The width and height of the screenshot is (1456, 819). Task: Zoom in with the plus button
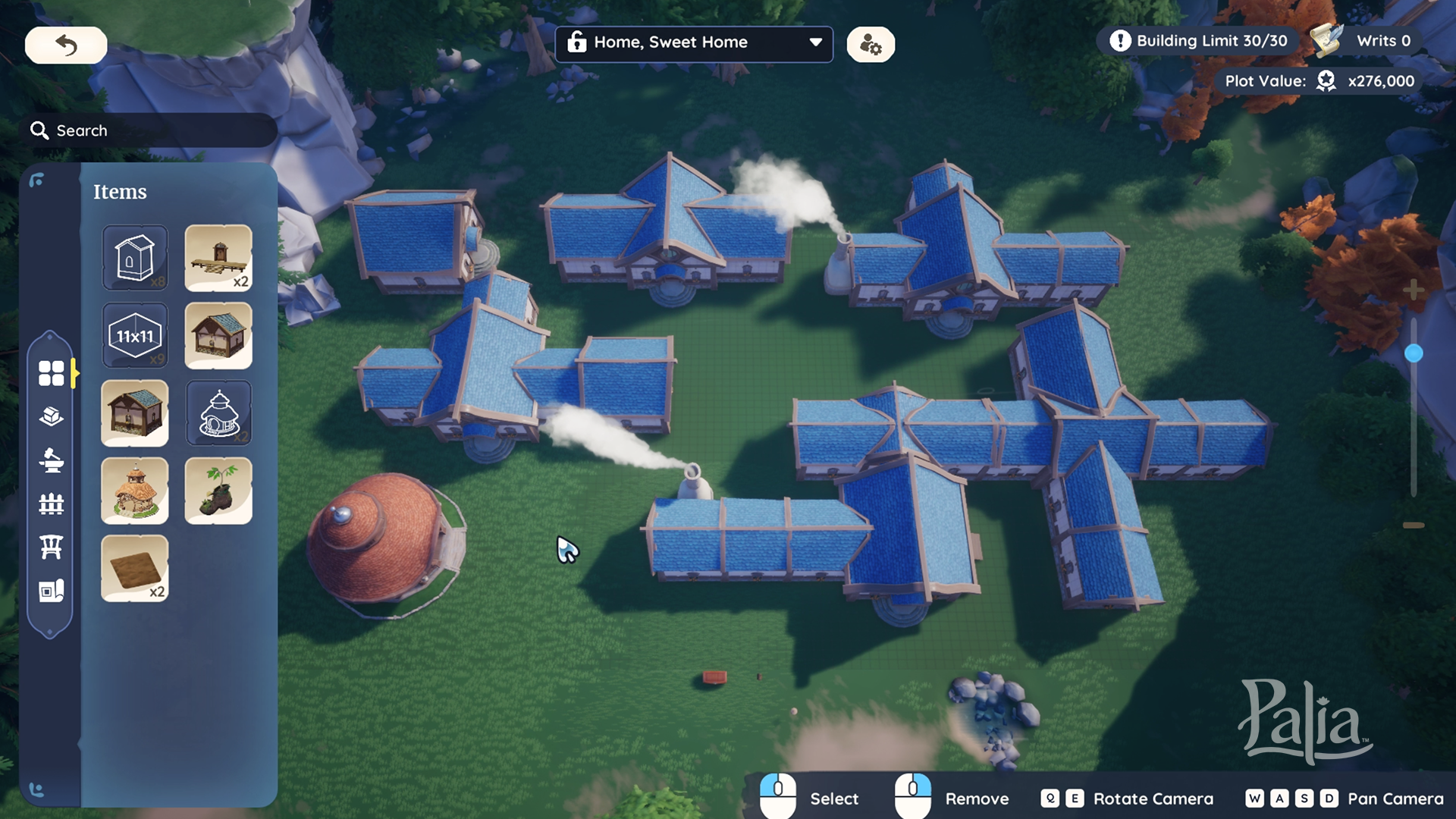(x=1414, y=290)
